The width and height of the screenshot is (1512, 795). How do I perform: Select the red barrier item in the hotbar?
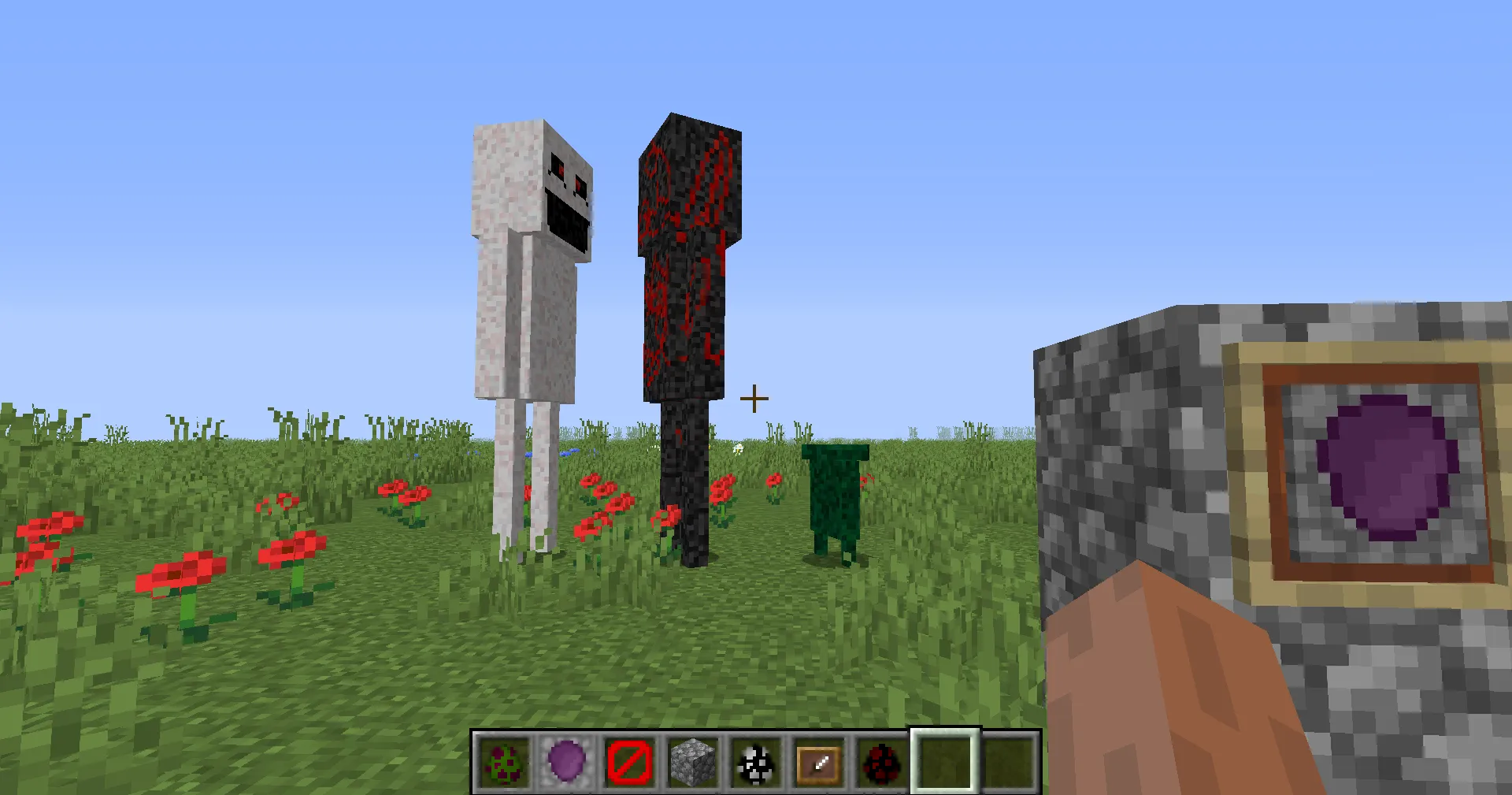tap(629, 762)
